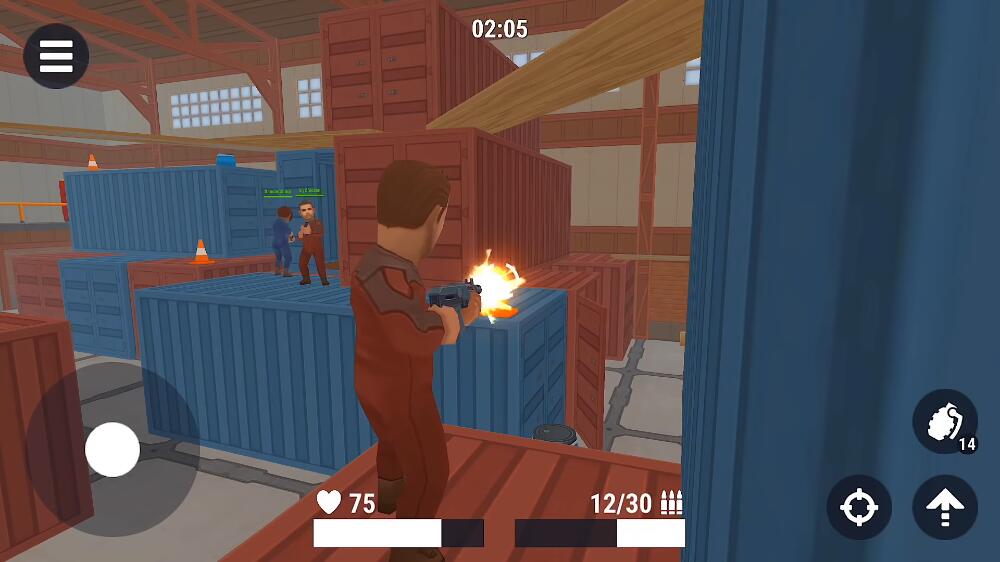Viewport: 1000px width, 562px height.
Task: Open the hamburger menu
Action: tap(56, 56)
